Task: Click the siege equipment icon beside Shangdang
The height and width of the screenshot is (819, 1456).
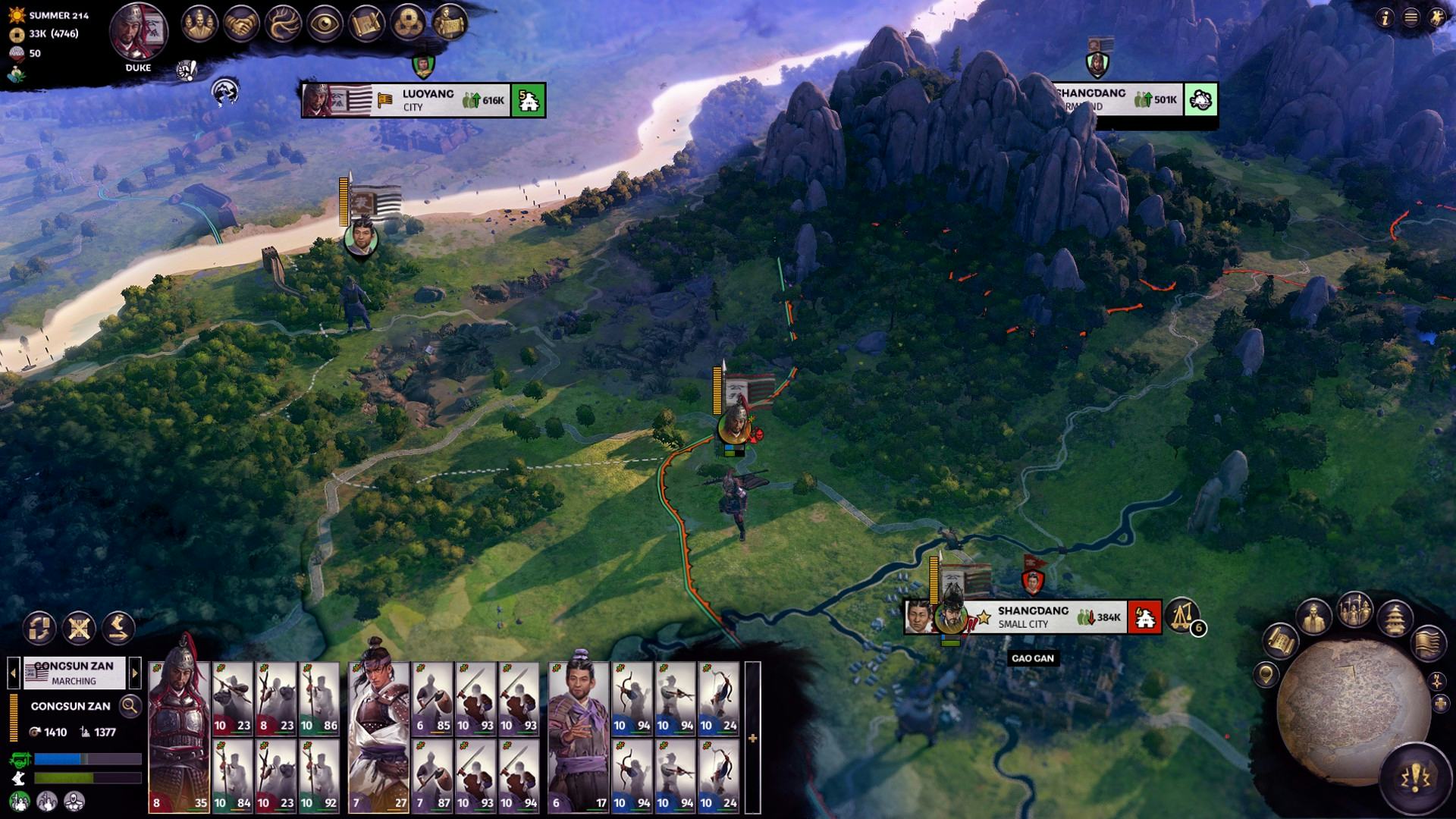Action: tap(1181, 615)
